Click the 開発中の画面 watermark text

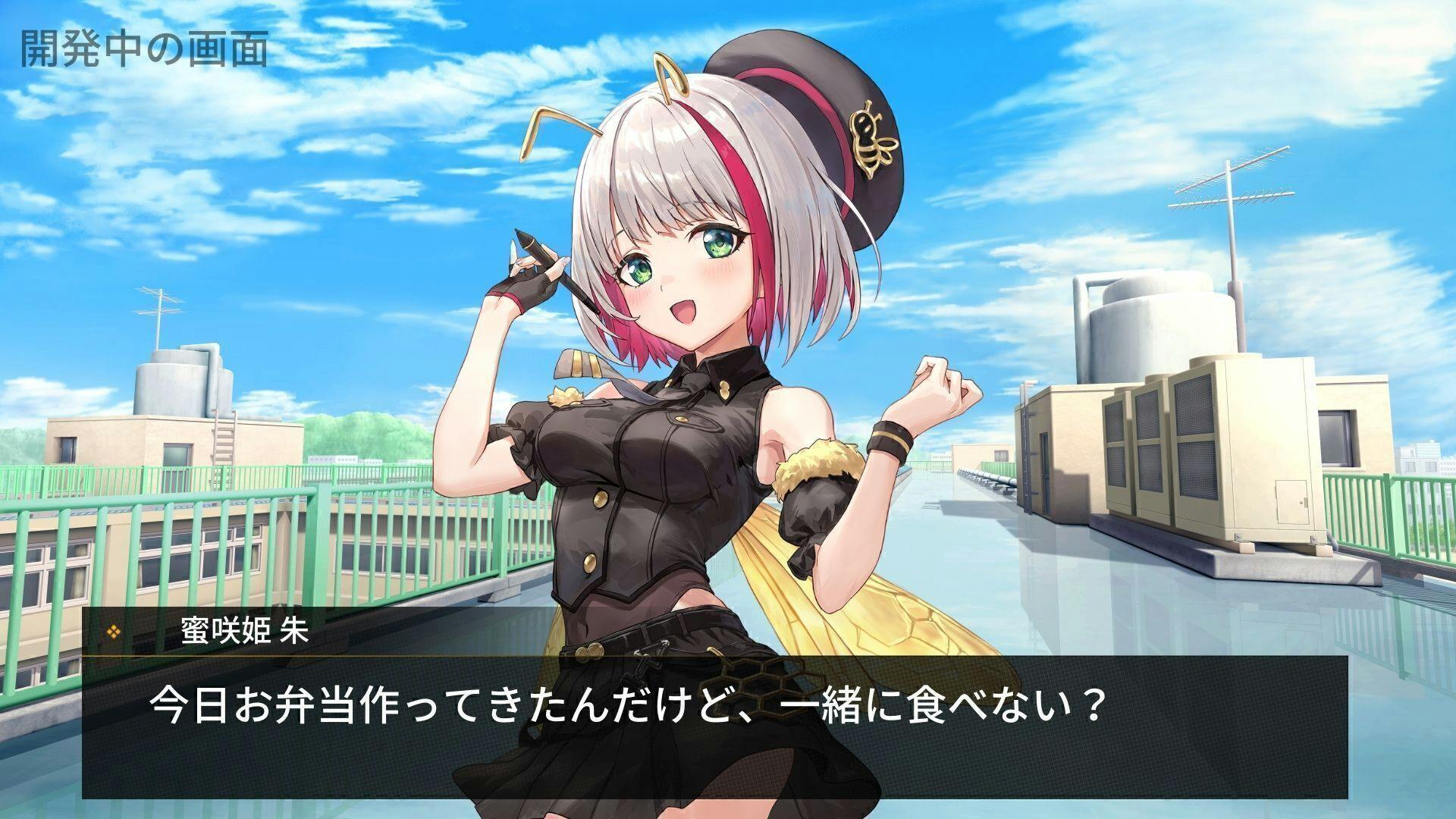(144, 45)
